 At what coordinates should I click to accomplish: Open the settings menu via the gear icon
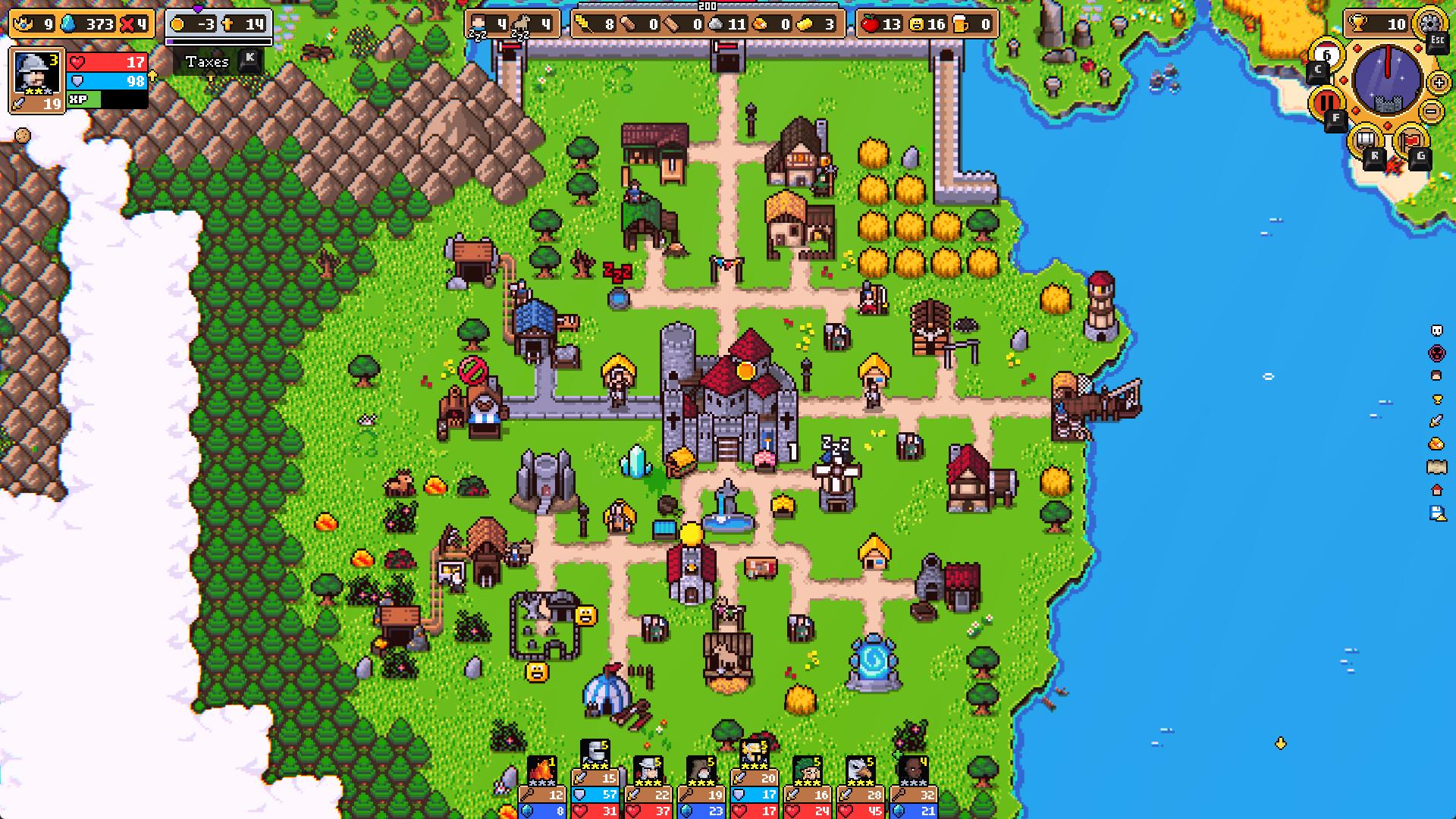pyautogui.click(x=1429, y=24)
